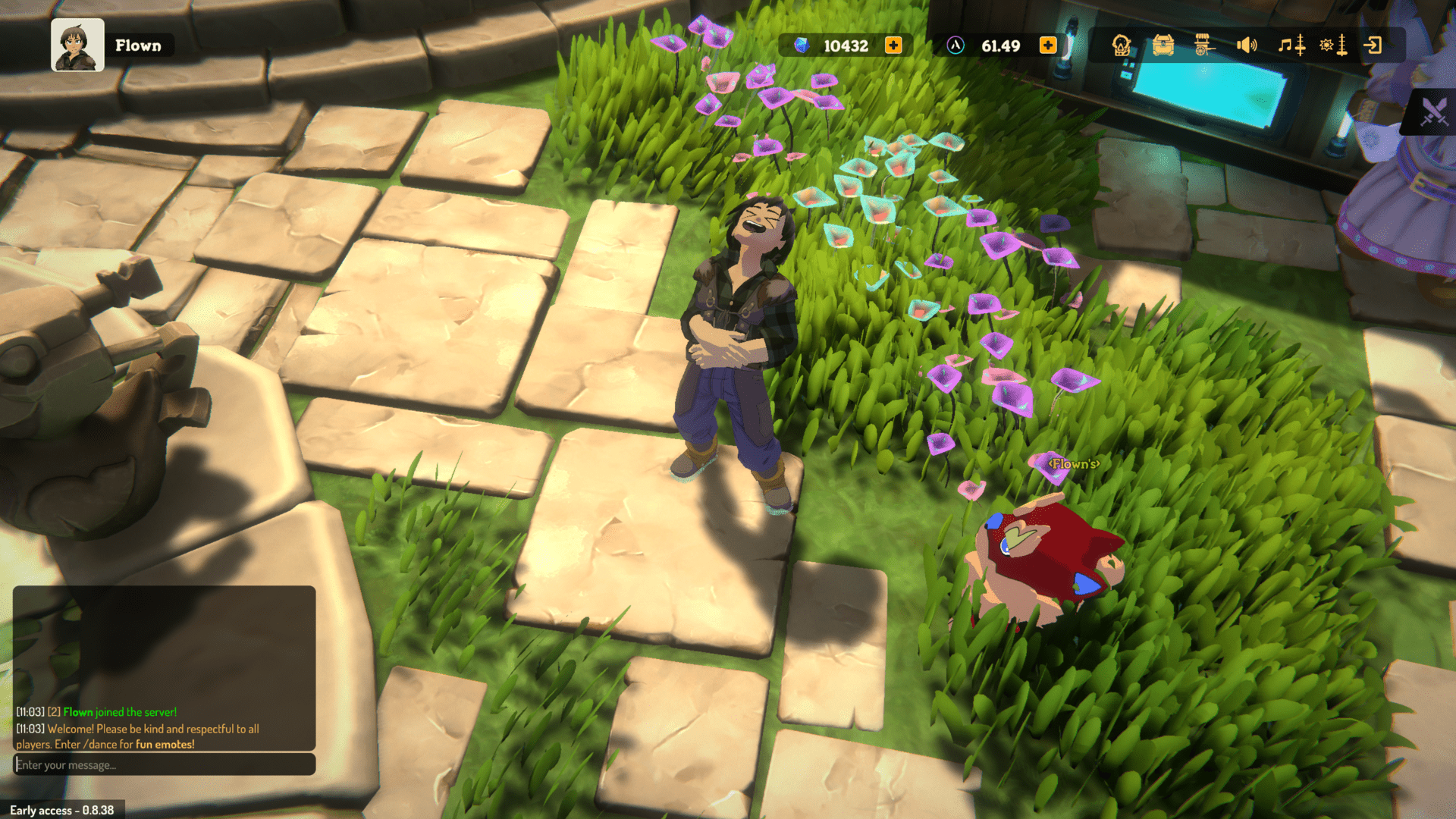Click plus button next to 61.49 balance
Image resolution: width=1456 pixels, height=819 pixels.
click(x=1049, y=45)
